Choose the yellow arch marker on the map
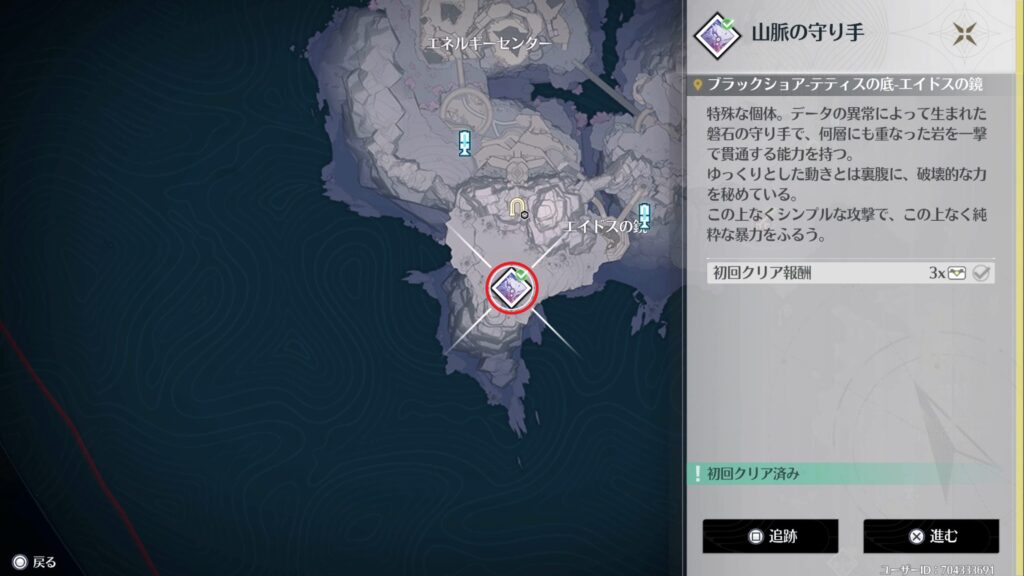The width and height of the screenshot is (1024, 576). 517,207
